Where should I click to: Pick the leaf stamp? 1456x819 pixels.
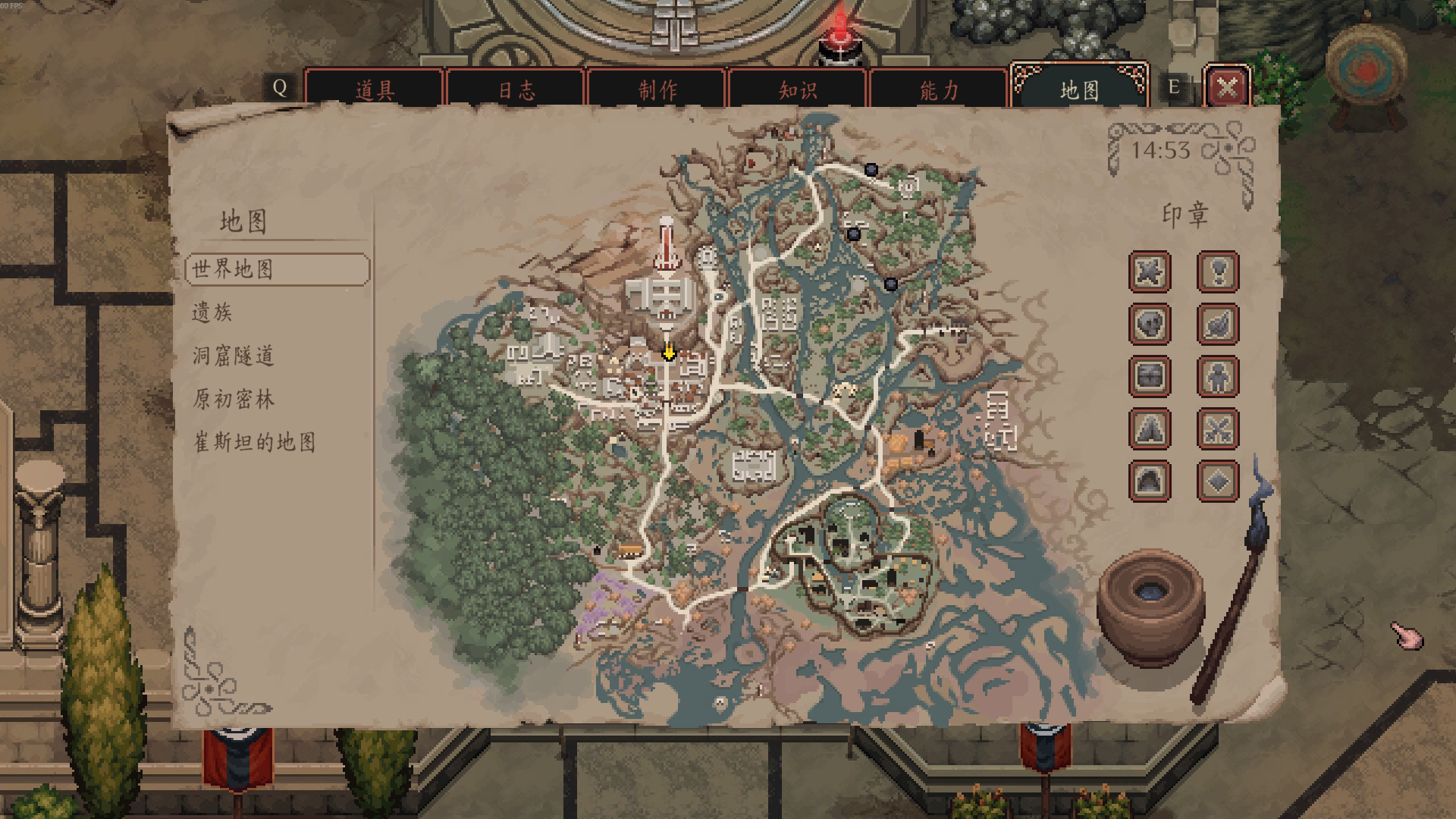click(x=1218, y=324)
